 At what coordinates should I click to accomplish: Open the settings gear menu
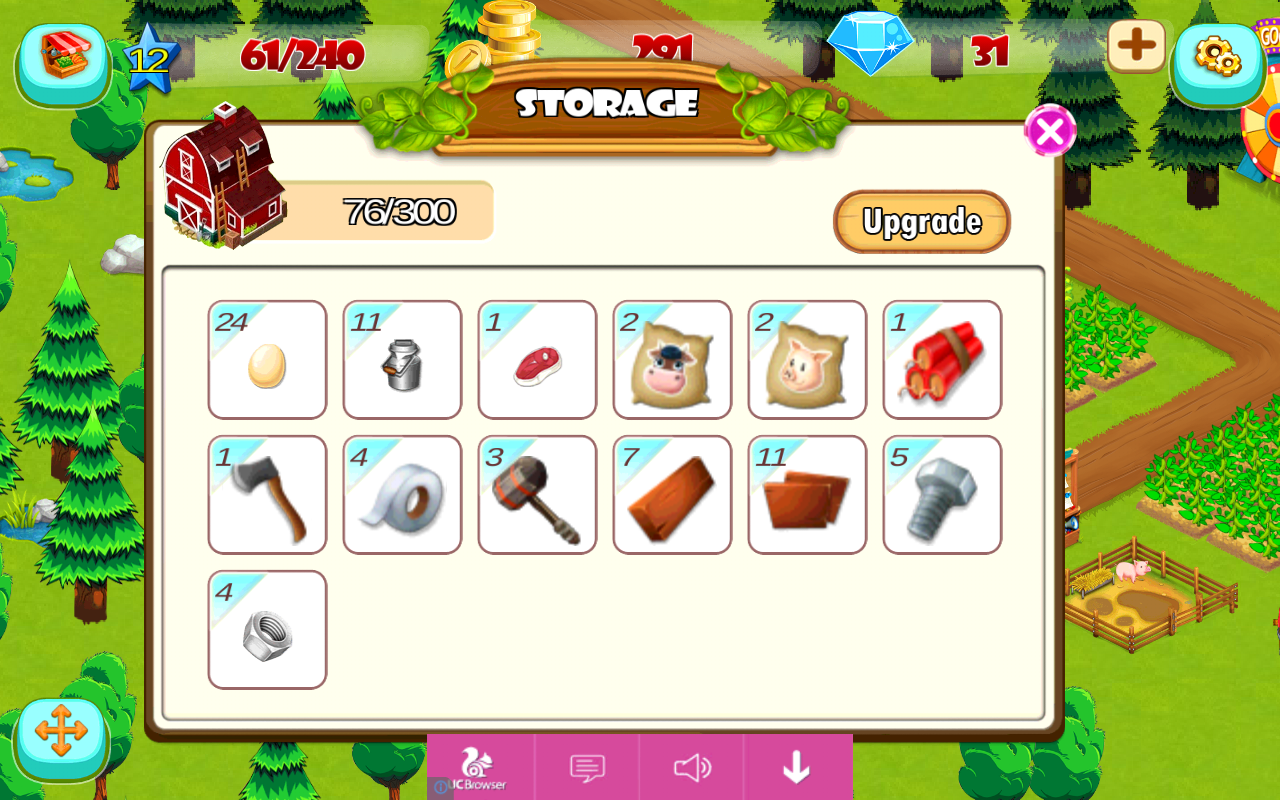pyautogui.click(x=1218, y=62)
